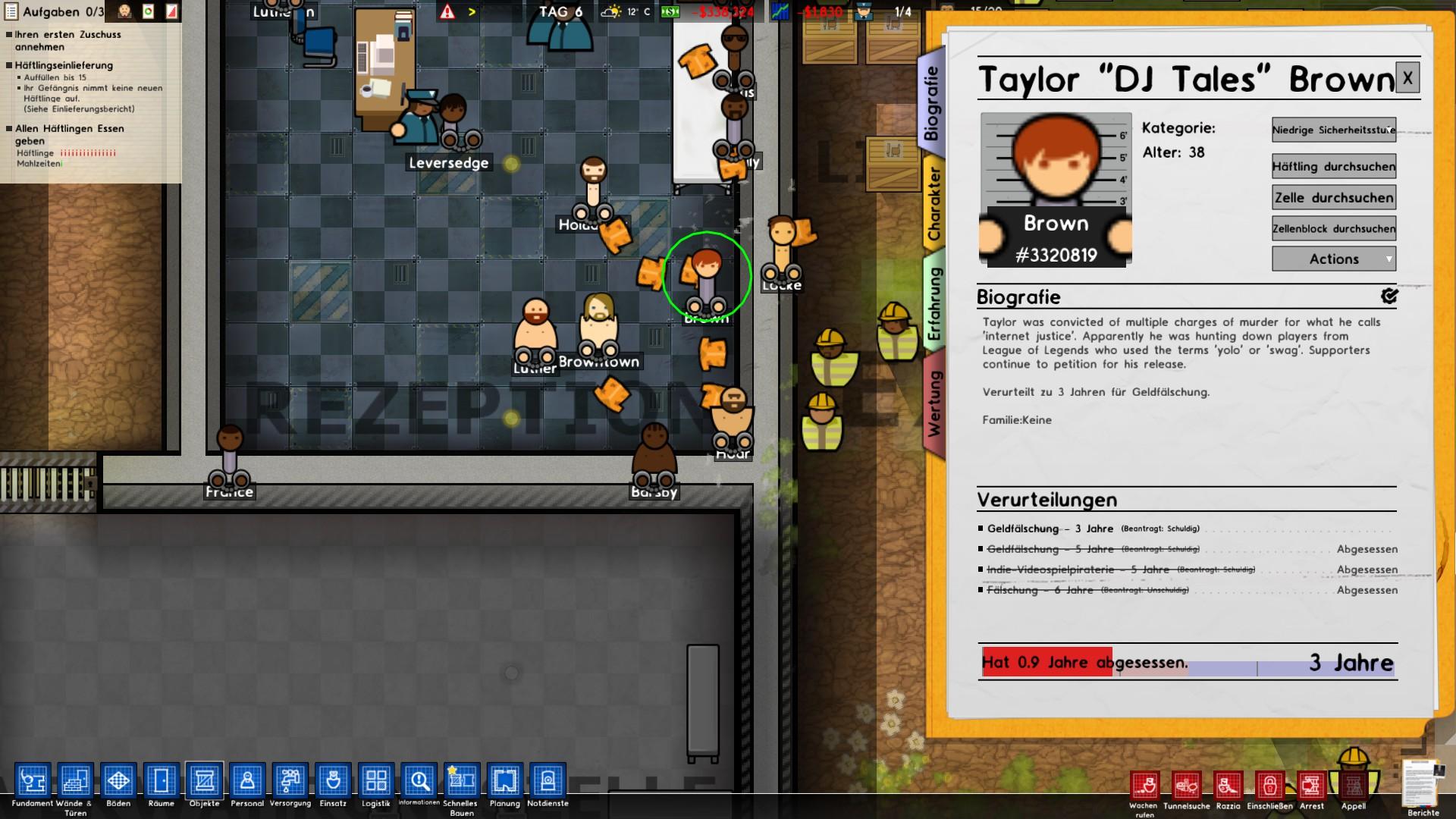
Task: Click the red sentence progress bar
Action: click(x=1046, y=662)
